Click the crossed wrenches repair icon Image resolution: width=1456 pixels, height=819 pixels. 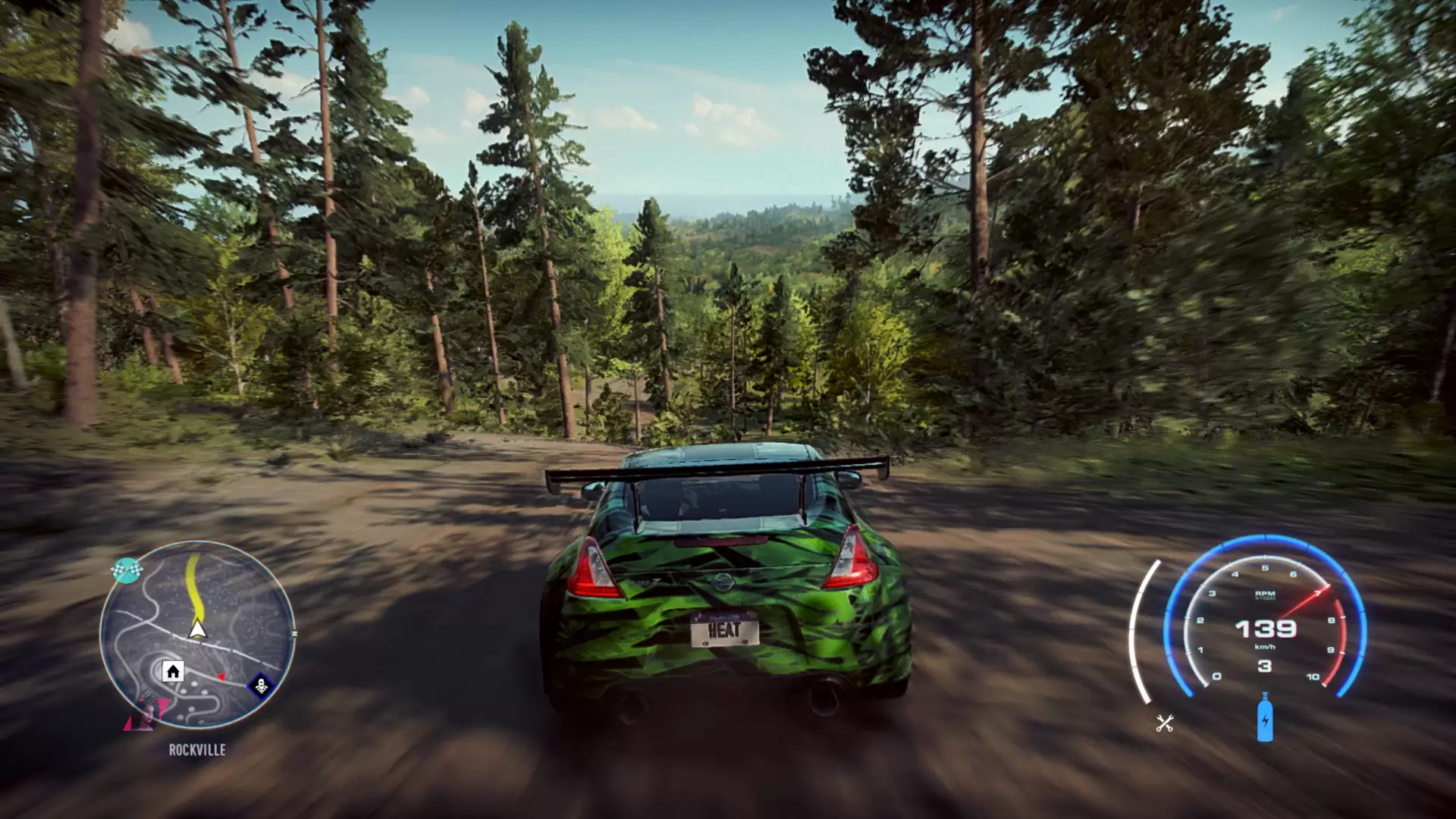coord(1165,723)
